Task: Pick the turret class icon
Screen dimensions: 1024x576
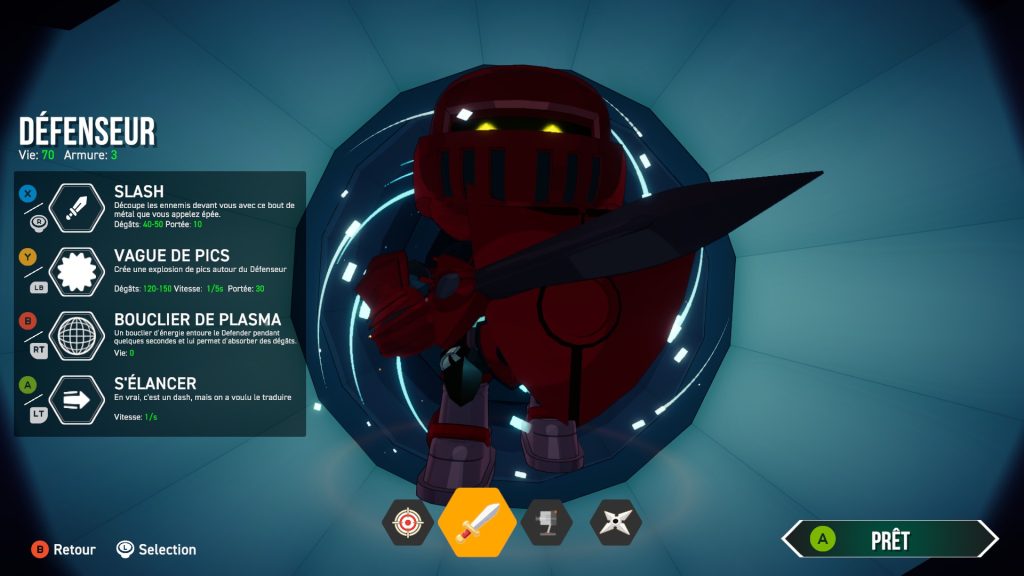Action: [x=546, y=522]
